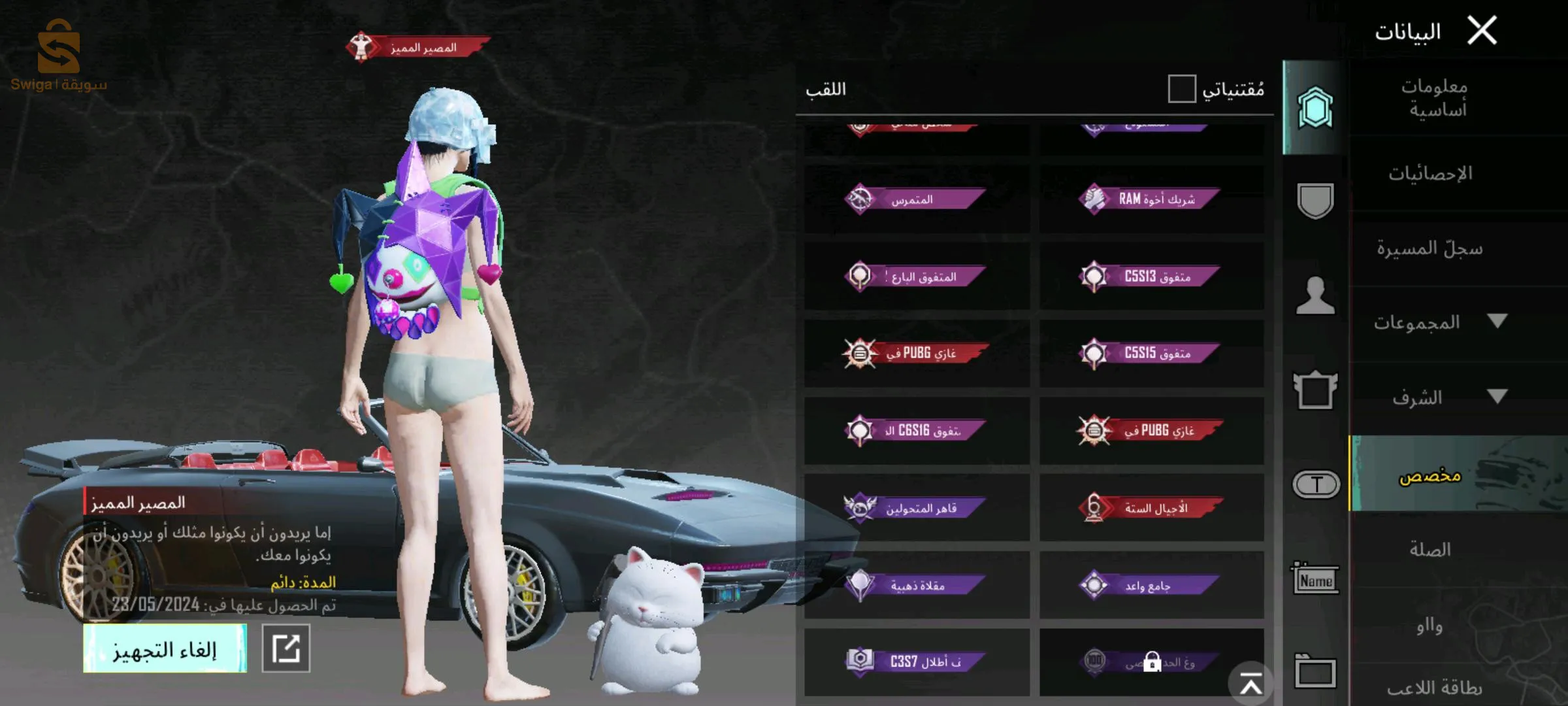Open the معلومات أساسية basic info section
Screen dimensions: 1568x706
[x=1435, y=98]
